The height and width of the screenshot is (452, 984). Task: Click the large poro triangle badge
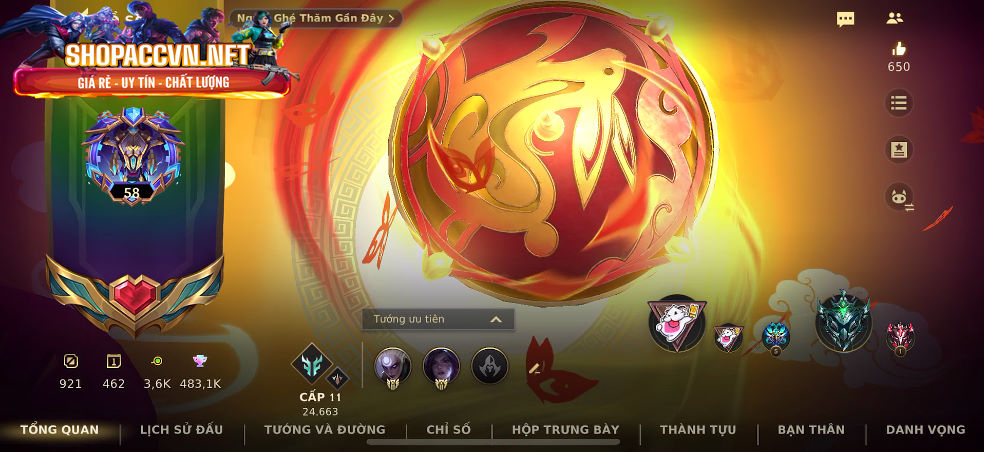tap(676, 323)
